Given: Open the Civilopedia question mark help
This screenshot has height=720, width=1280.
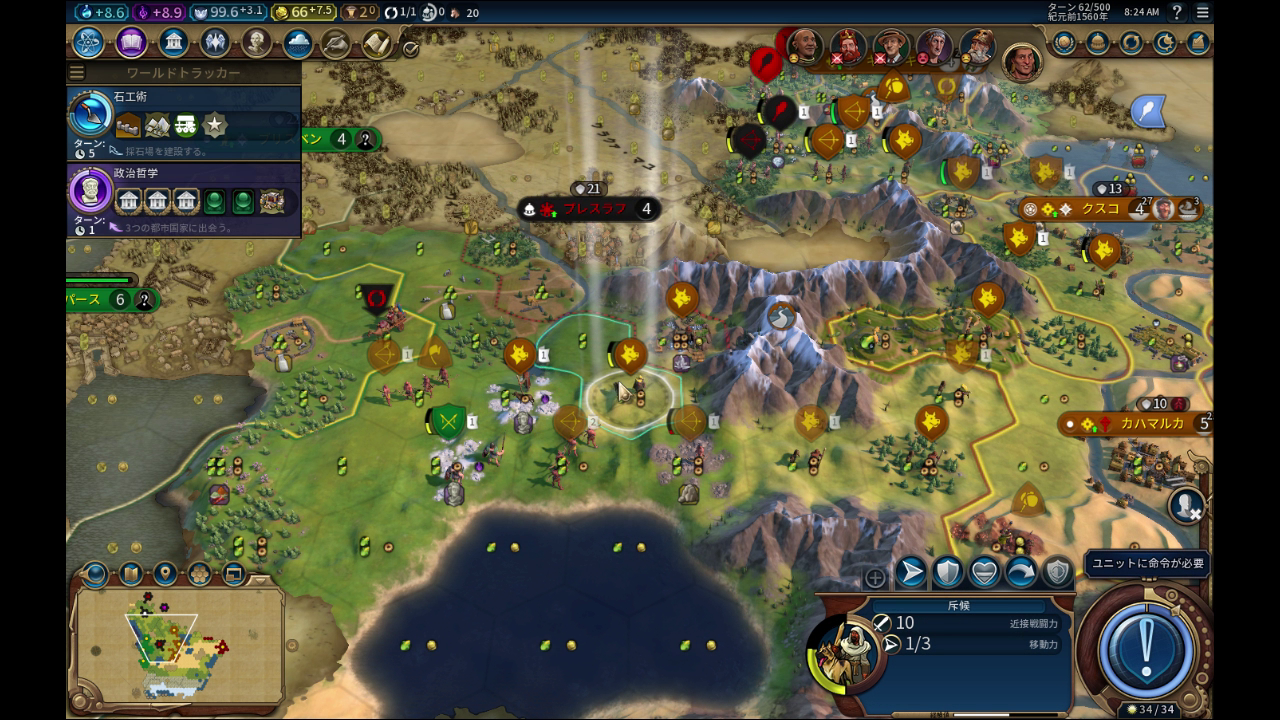Looking at the screenshot, I should pyautogui.click(x=1177, y=12).
